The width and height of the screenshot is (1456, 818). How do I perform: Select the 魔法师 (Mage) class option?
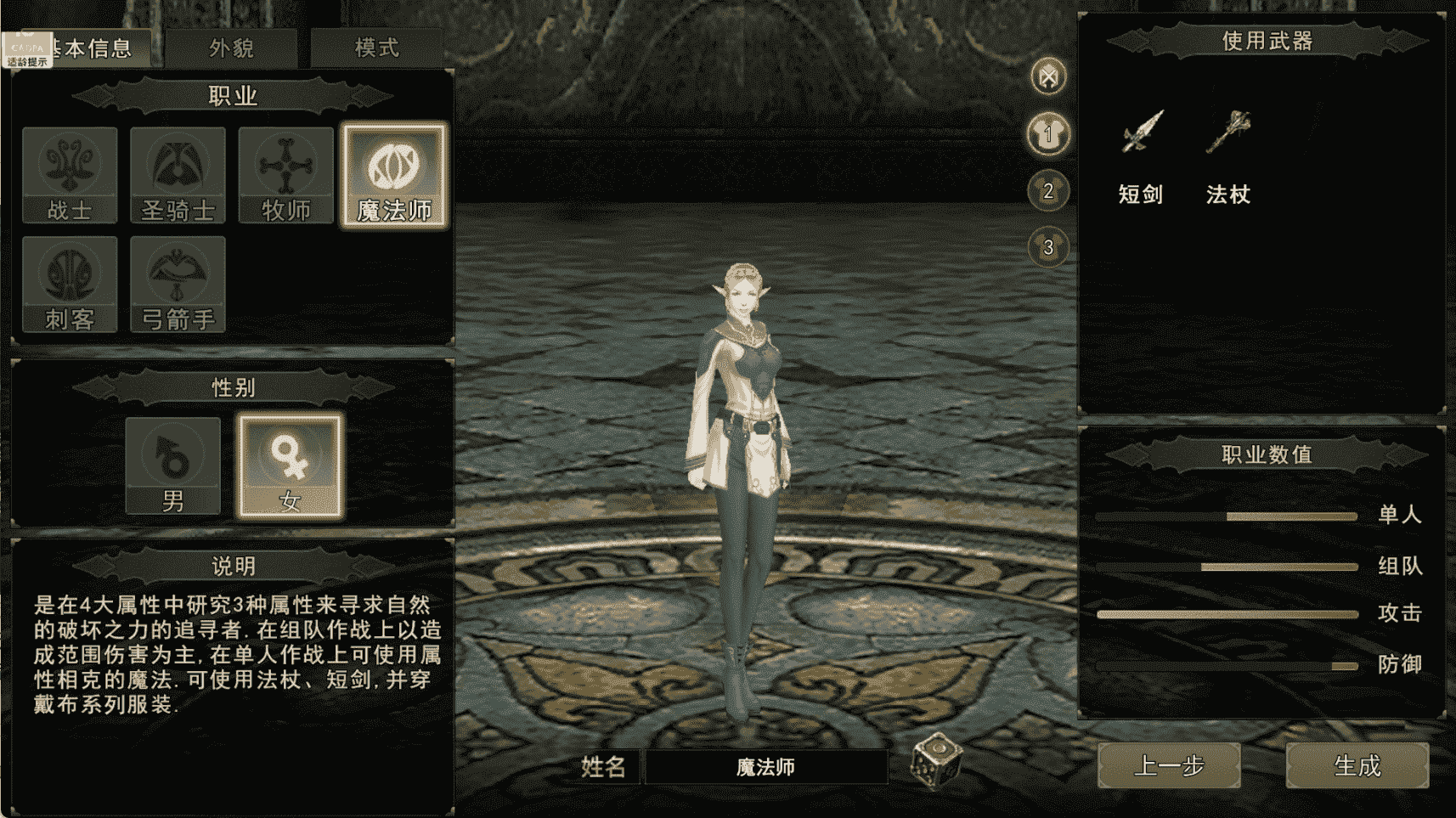coord(393,174)
